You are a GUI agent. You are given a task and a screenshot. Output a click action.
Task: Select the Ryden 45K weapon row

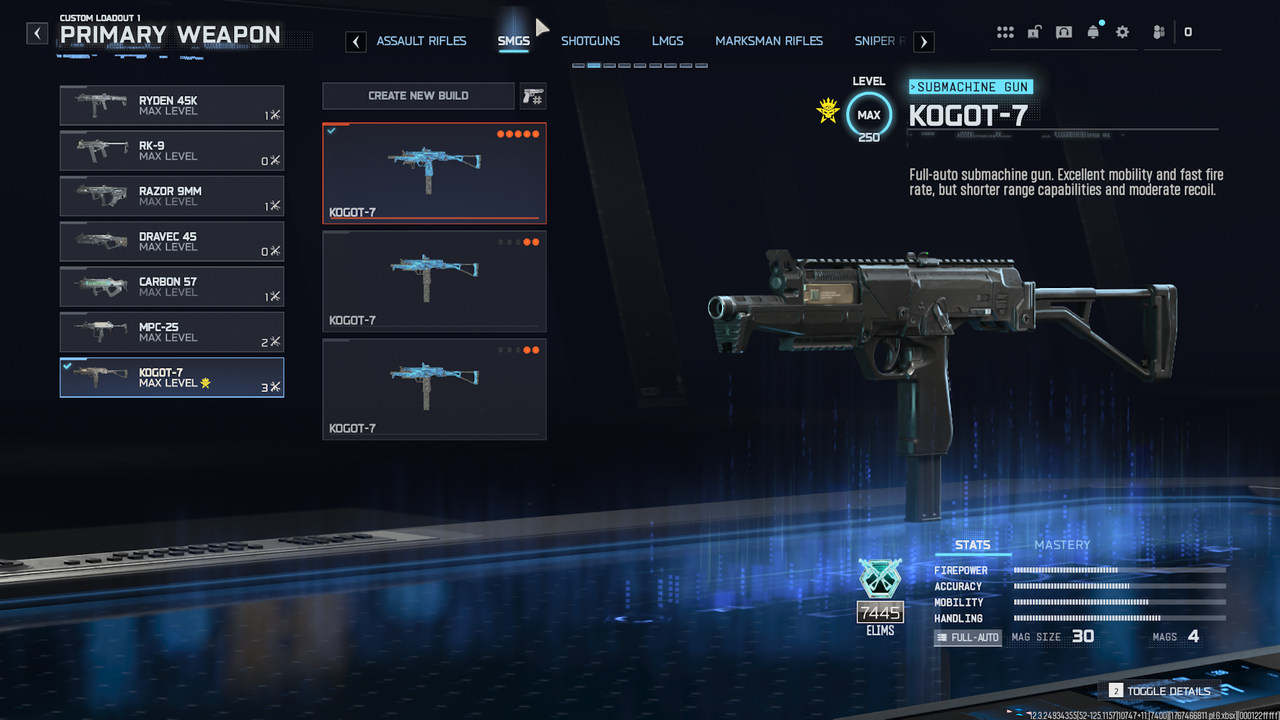171,105
